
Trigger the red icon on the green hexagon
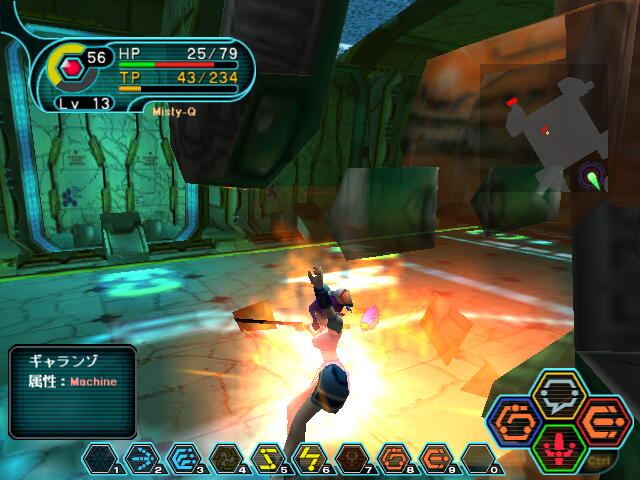pyautogui.click(x=559, y=446)
